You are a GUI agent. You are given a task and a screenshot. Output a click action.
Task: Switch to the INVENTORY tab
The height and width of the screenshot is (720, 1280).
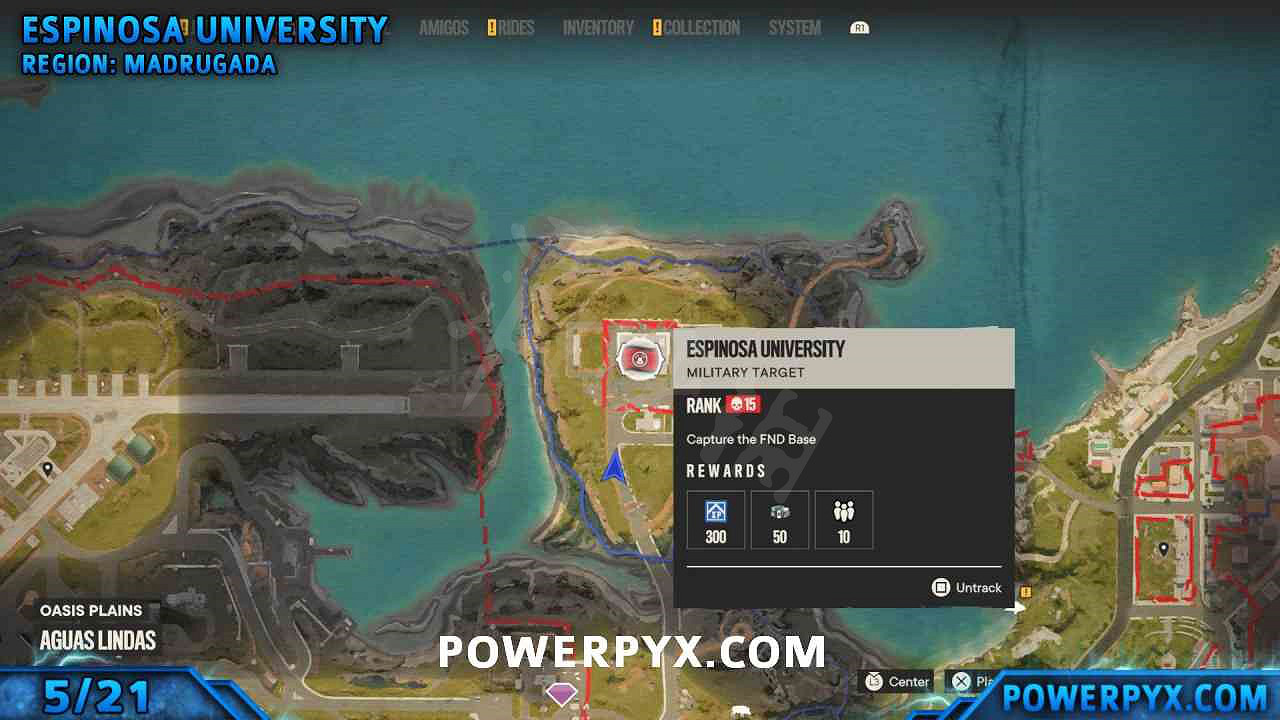point(597,28)
